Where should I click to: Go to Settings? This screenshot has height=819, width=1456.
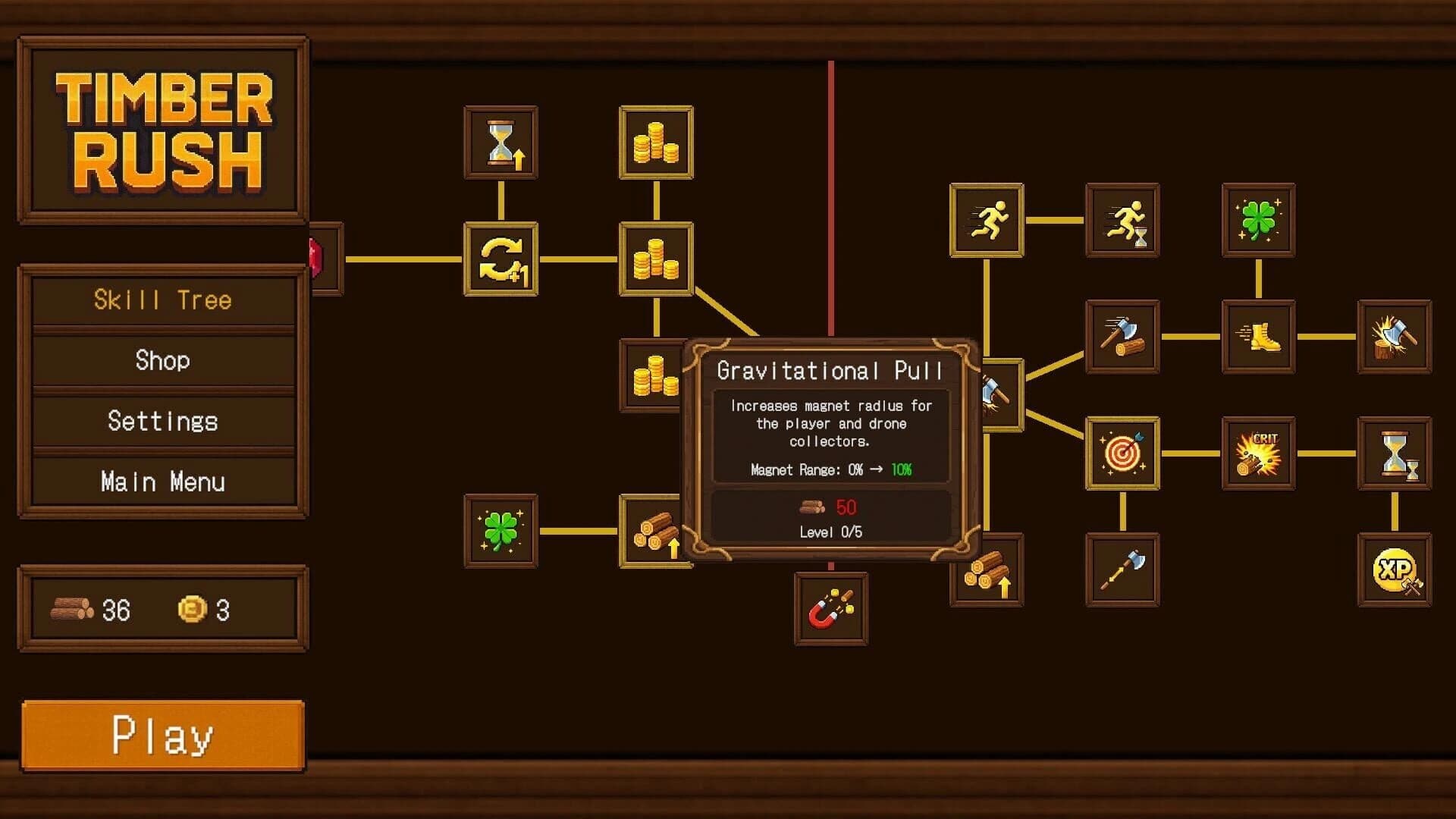(162, 422)
